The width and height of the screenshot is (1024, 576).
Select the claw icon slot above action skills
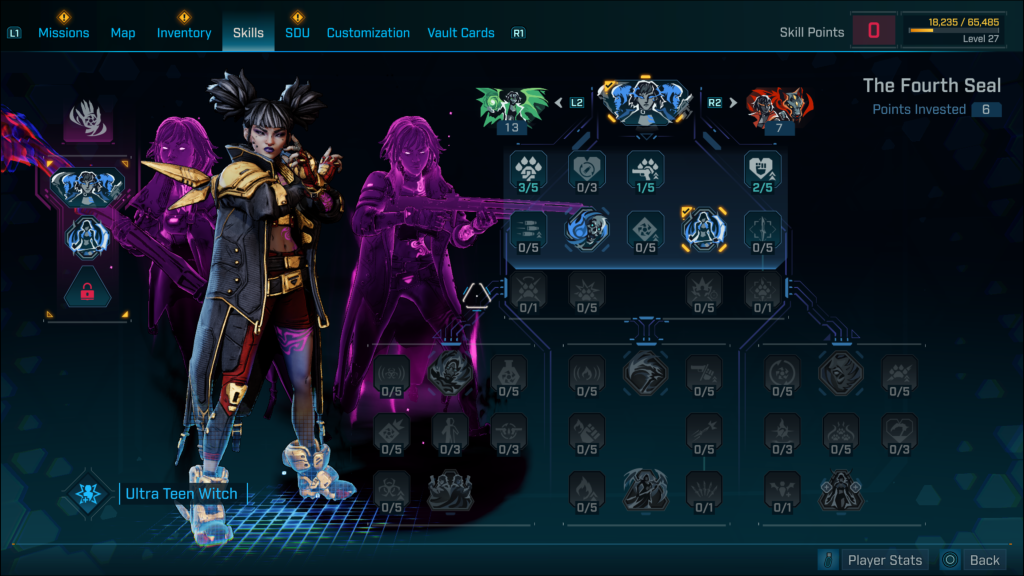click(87, 121)
